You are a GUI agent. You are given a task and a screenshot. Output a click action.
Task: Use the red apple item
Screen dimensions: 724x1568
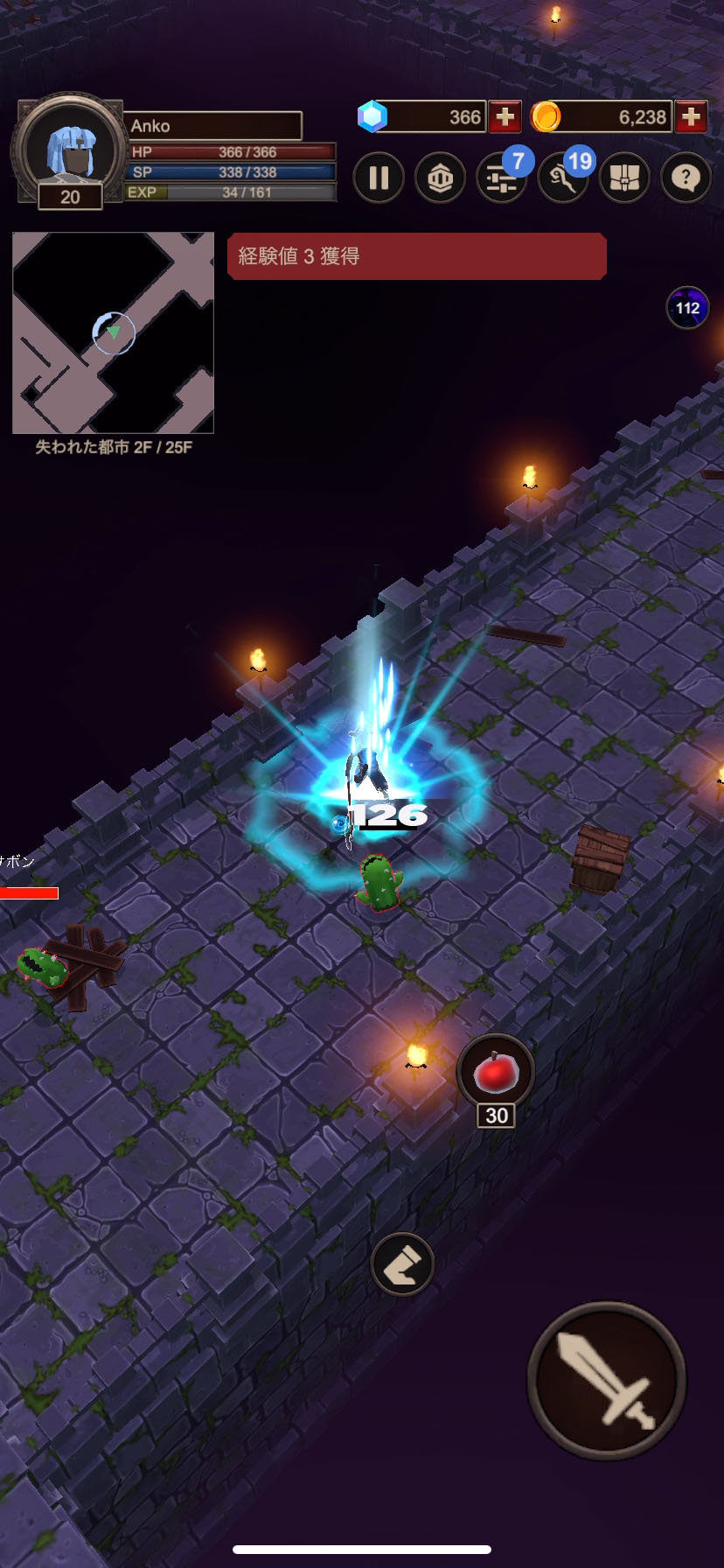click(x=496, y=1073)
